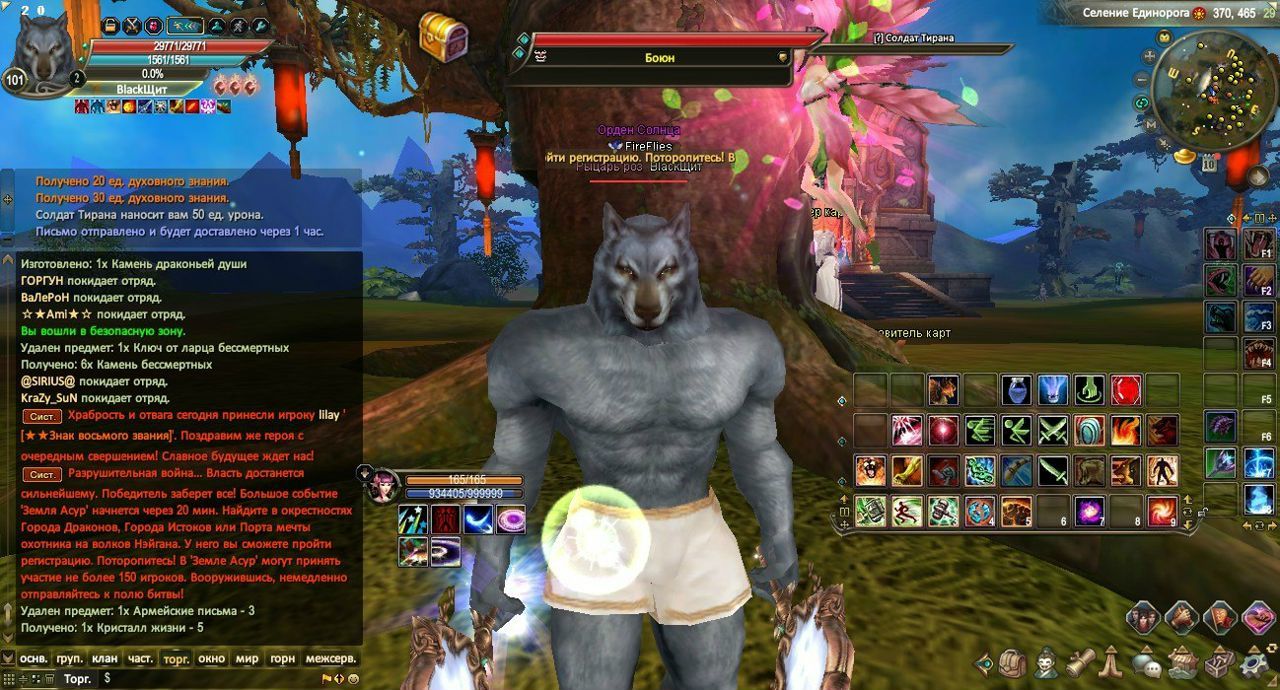Image resolution: width=1280 pixels, height=690 pixels.
Task: Open the pink heart hands icon
Action: [x=1257, y=617]
